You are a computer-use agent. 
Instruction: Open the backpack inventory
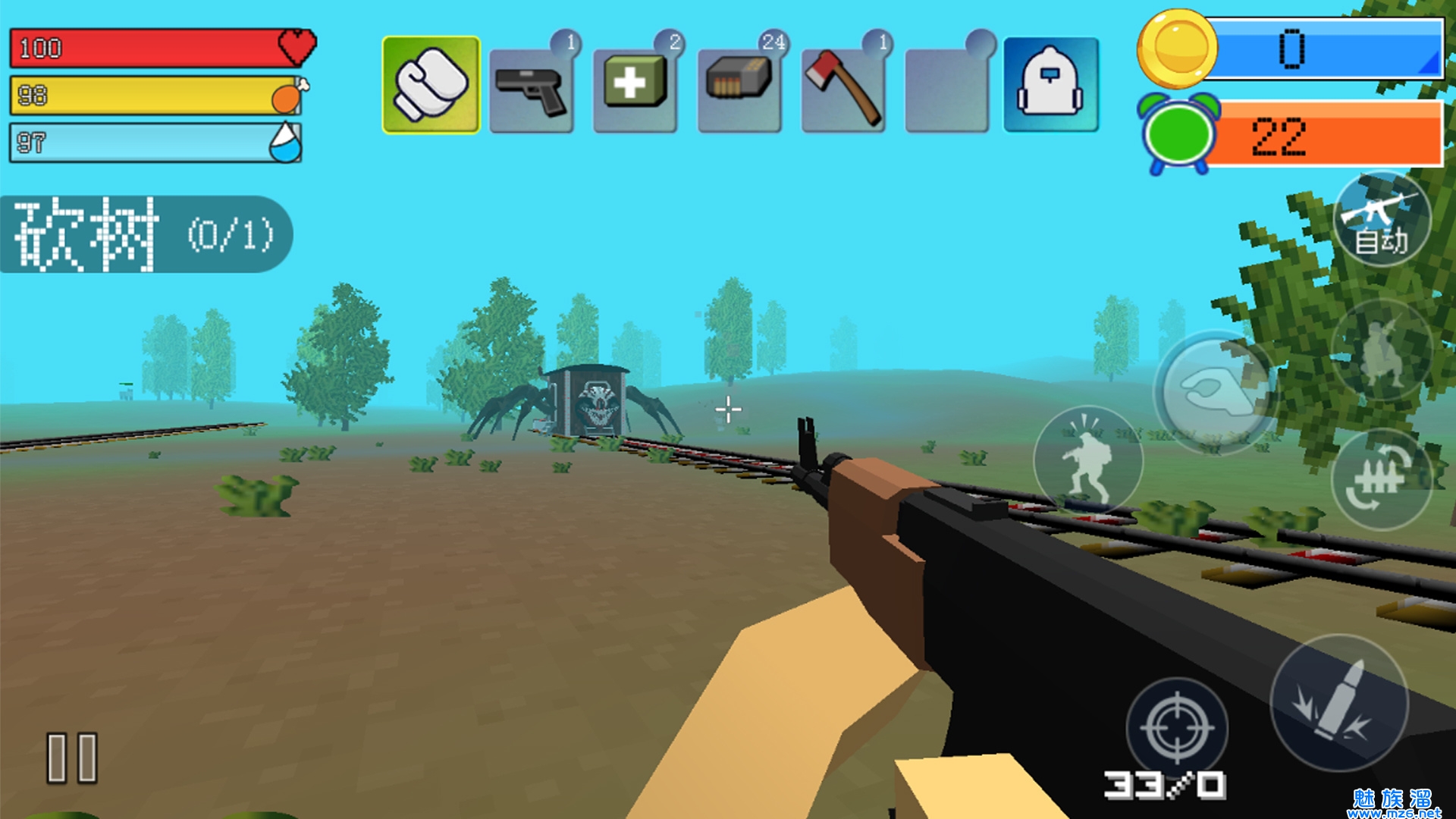pos(1050,85)
